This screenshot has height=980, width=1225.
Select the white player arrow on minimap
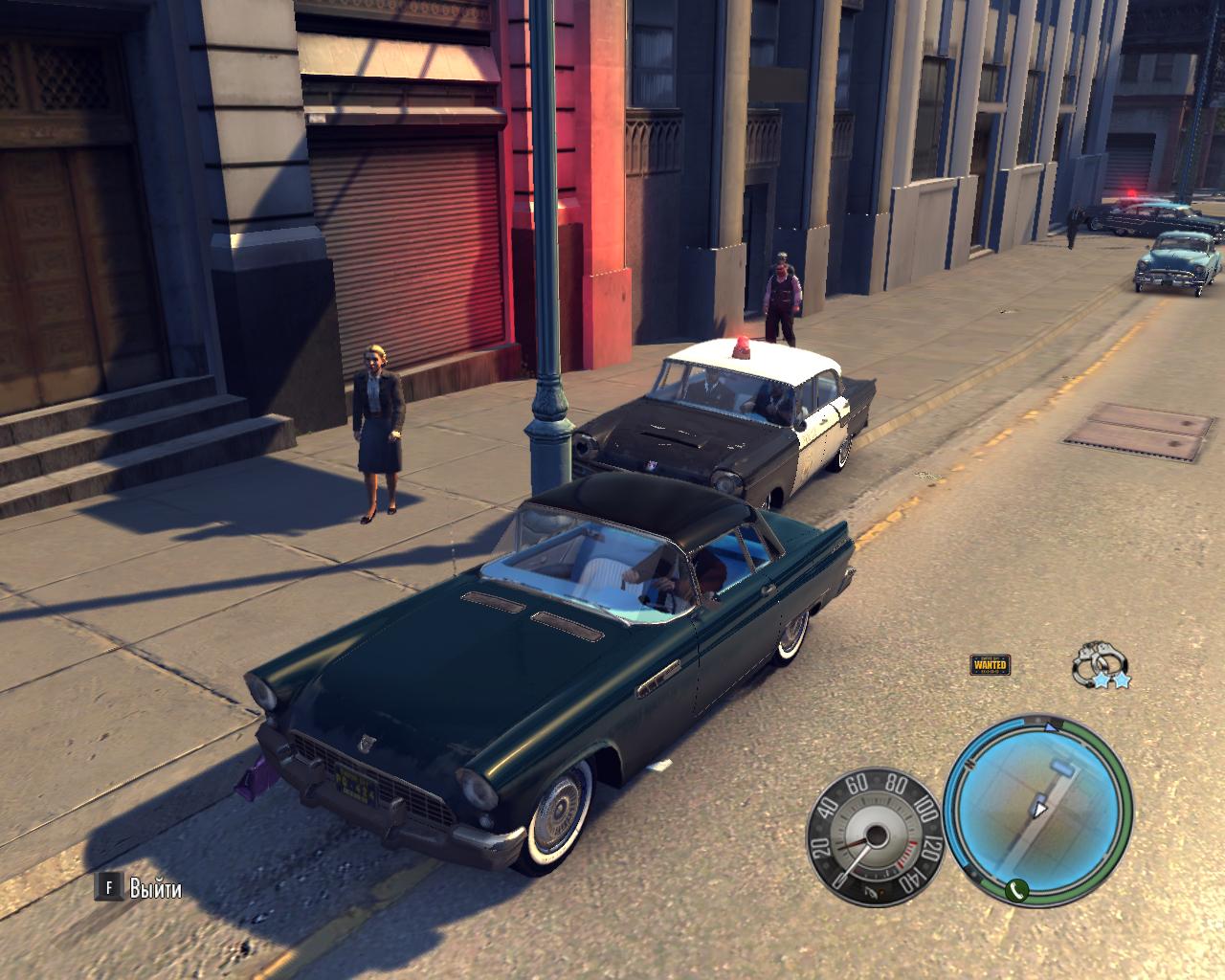tap(1038, 810)
